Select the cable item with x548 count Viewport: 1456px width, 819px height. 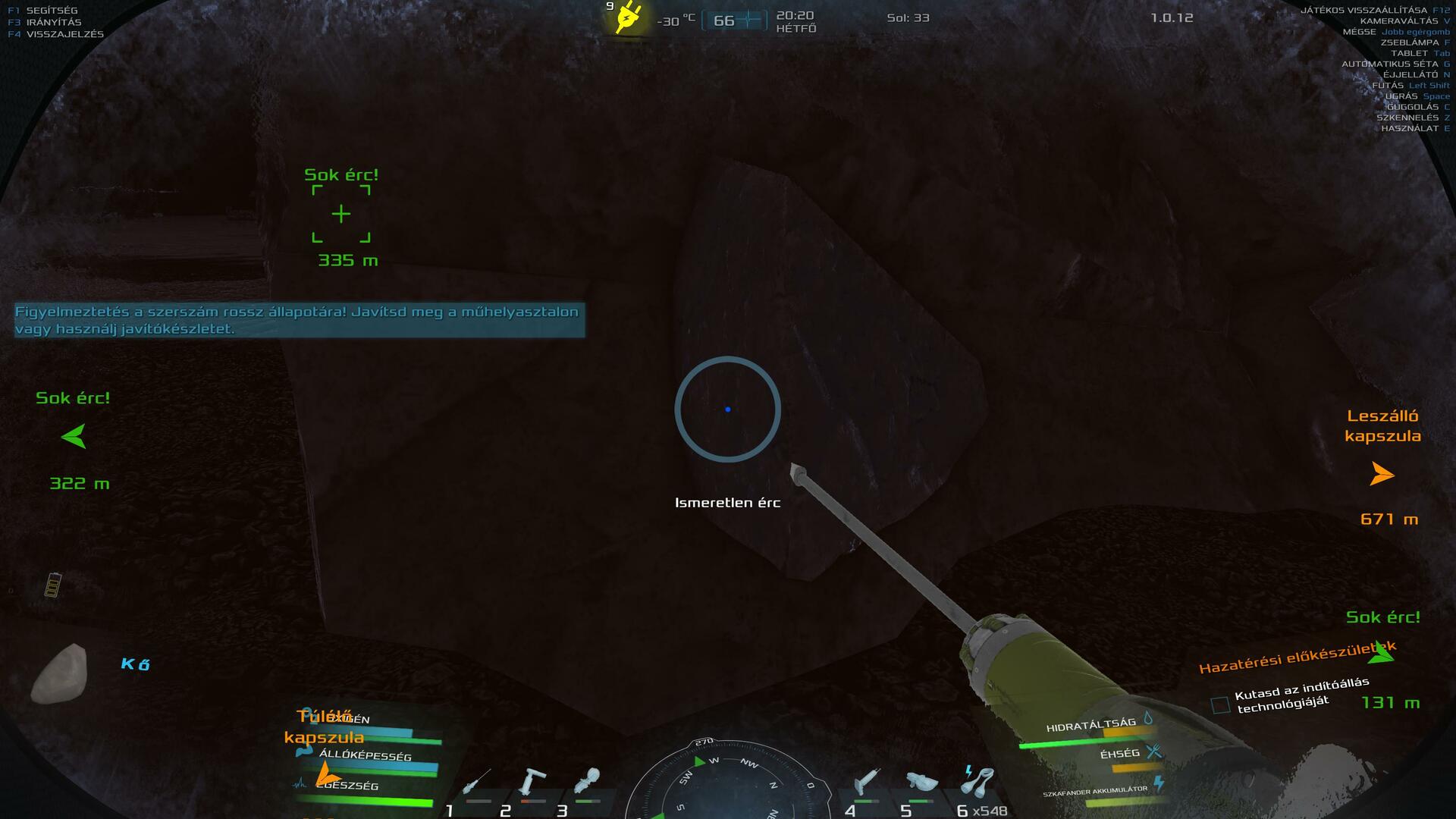pyautogui.click(x=977, y=783)
